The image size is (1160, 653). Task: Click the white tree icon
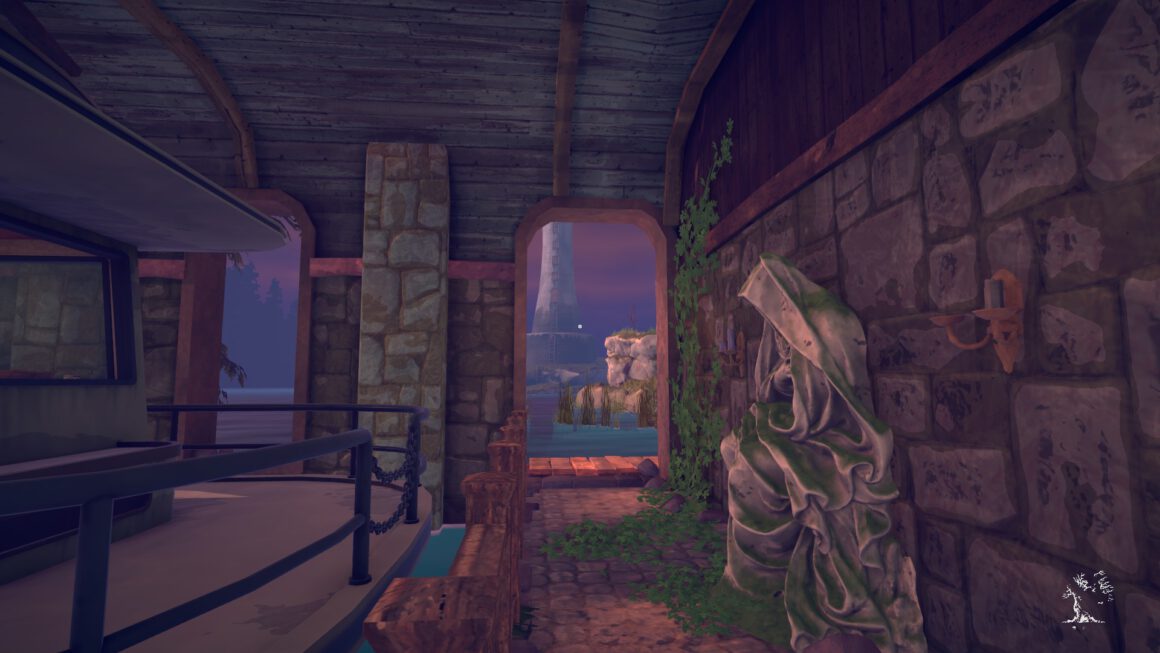(x=1086, y=597)
